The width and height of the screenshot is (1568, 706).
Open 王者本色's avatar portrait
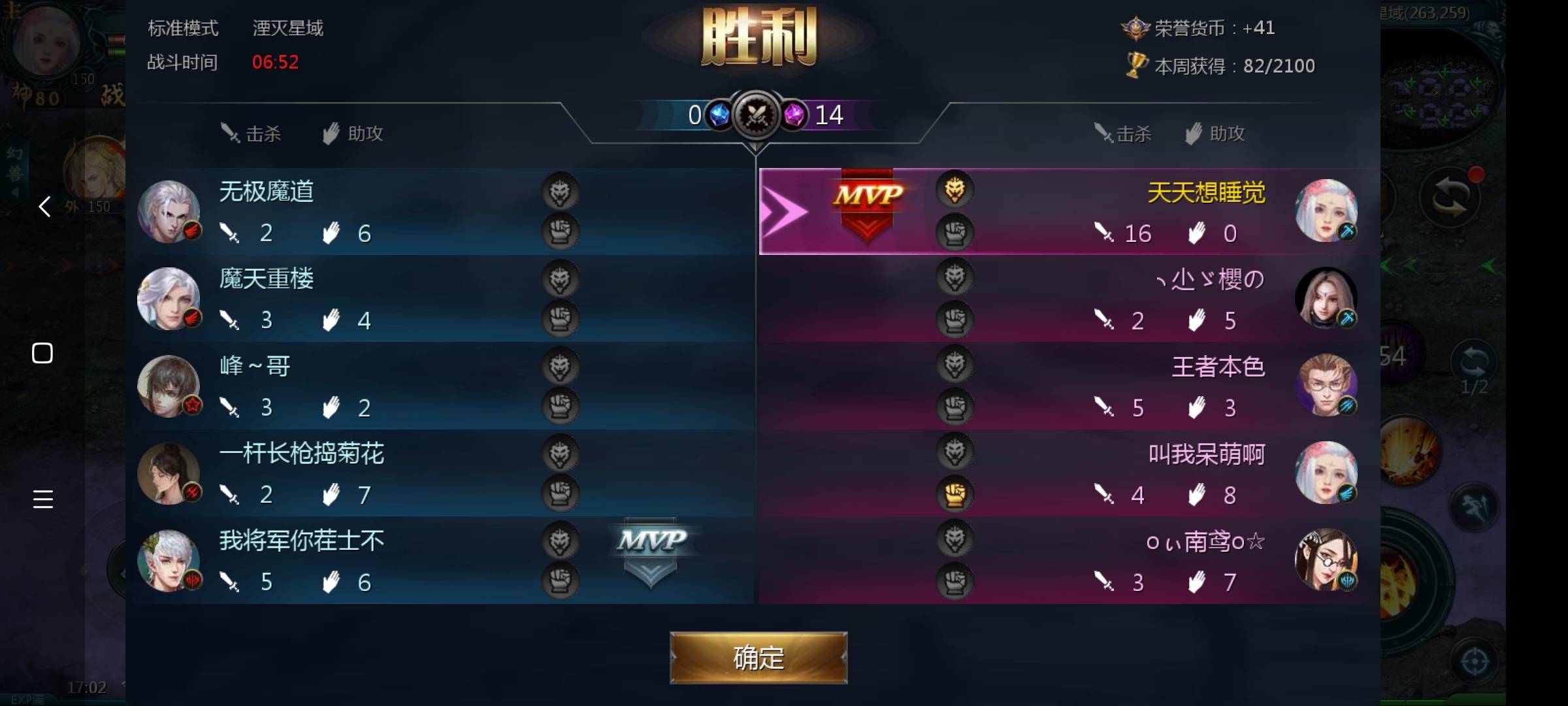click(x=1327, y=386)
